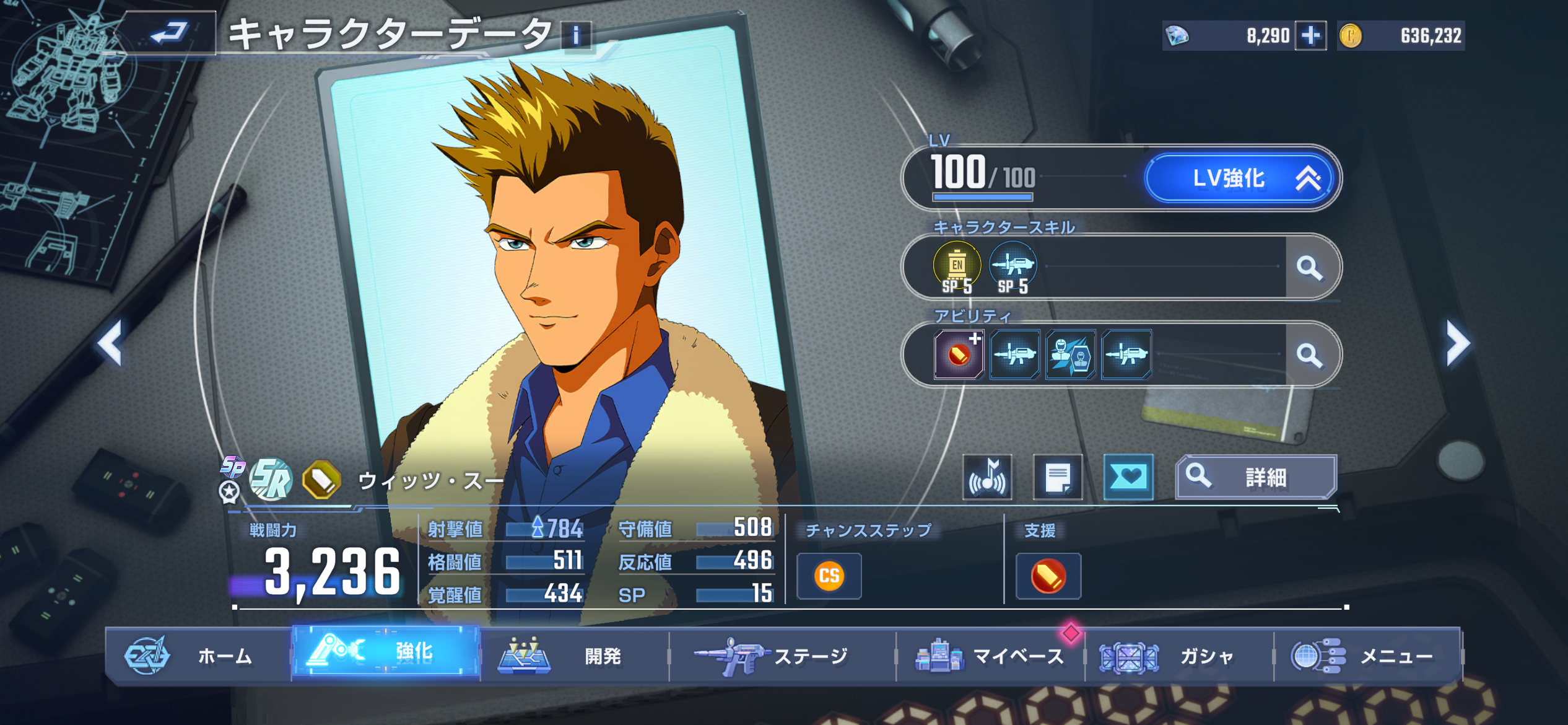Add diamonds with the plus button
1568x725 pixels.
(1311, 35)
